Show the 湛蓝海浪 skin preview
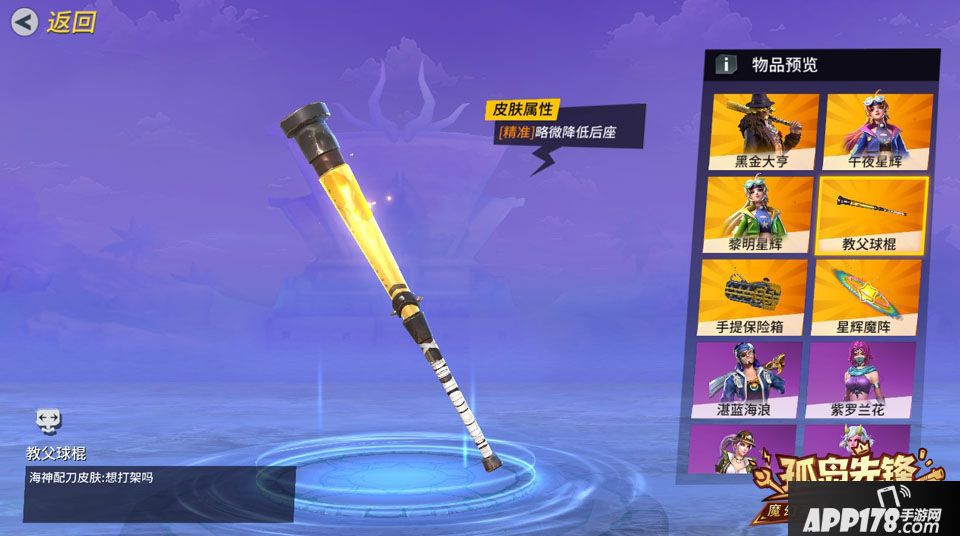 tap(744, 379)
